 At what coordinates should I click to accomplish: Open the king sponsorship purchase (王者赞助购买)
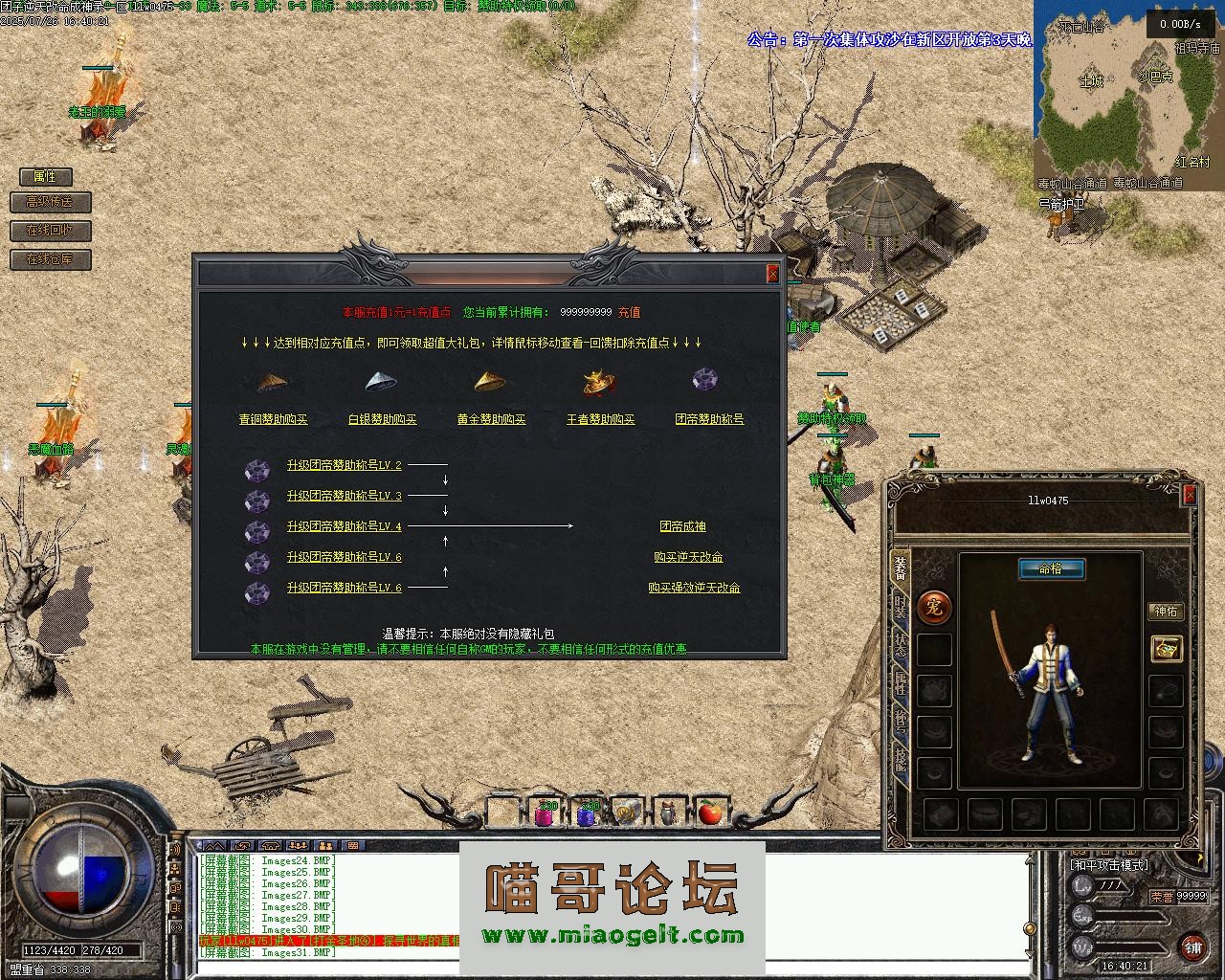pyautogui.click(x=601, y=419)
